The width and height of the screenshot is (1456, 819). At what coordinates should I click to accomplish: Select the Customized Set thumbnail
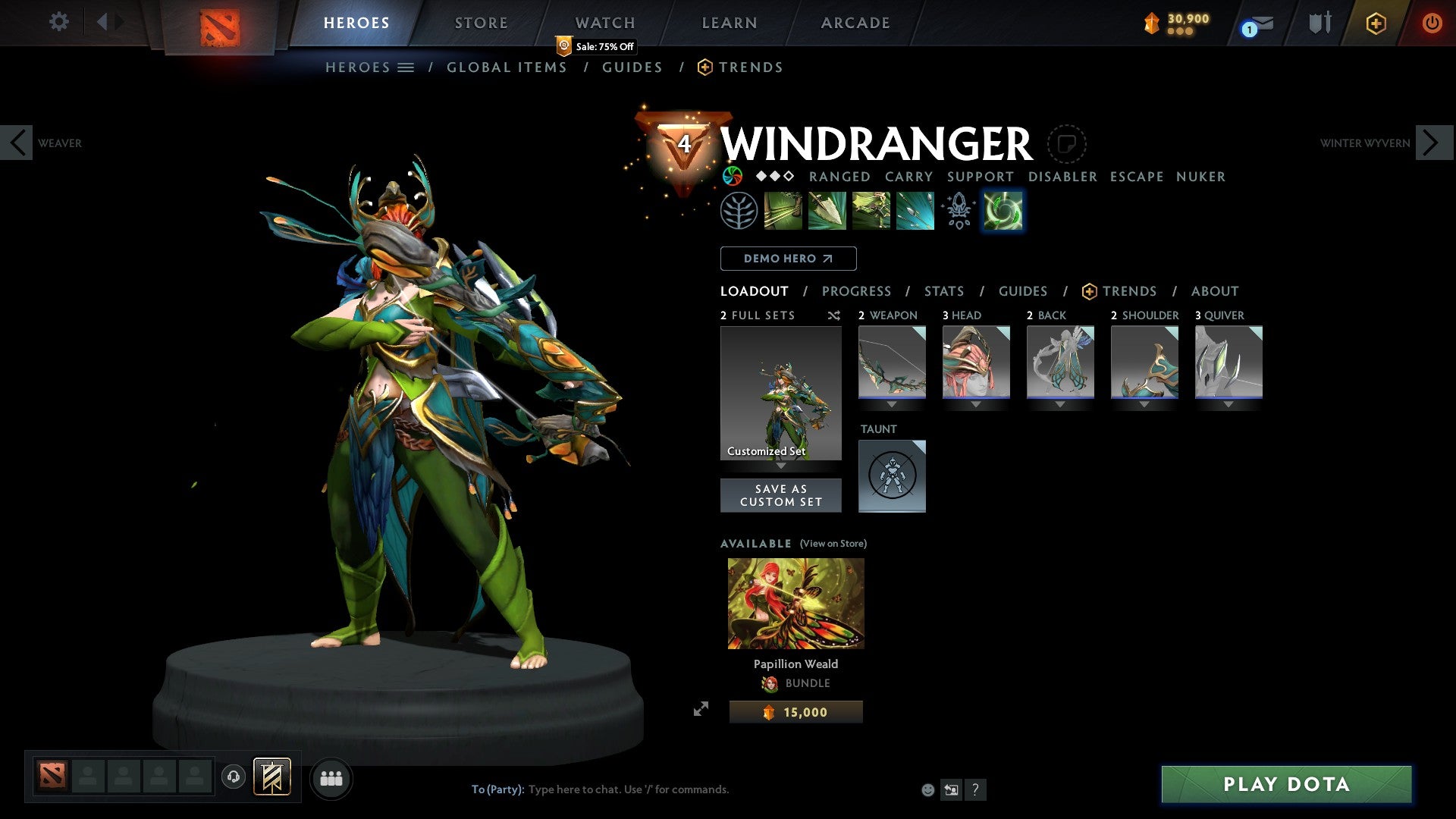780,393
